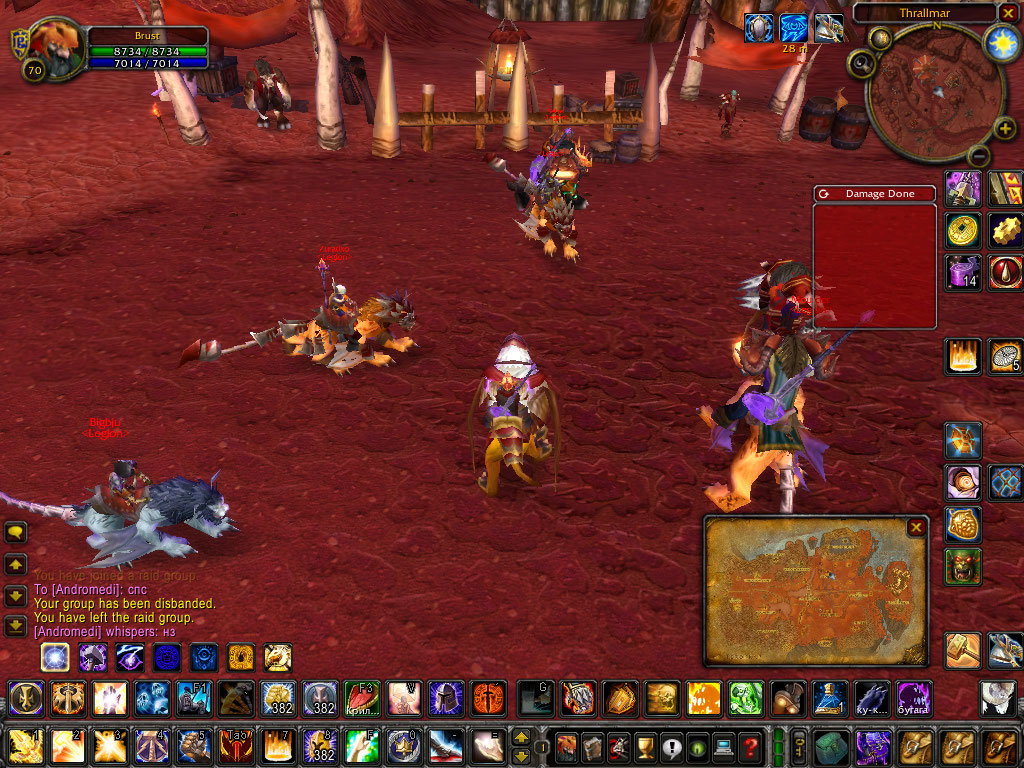Use the gold coin trinket icon
Image resolution: width=1024 pixels, height=768 pixels.
[963, 230]
